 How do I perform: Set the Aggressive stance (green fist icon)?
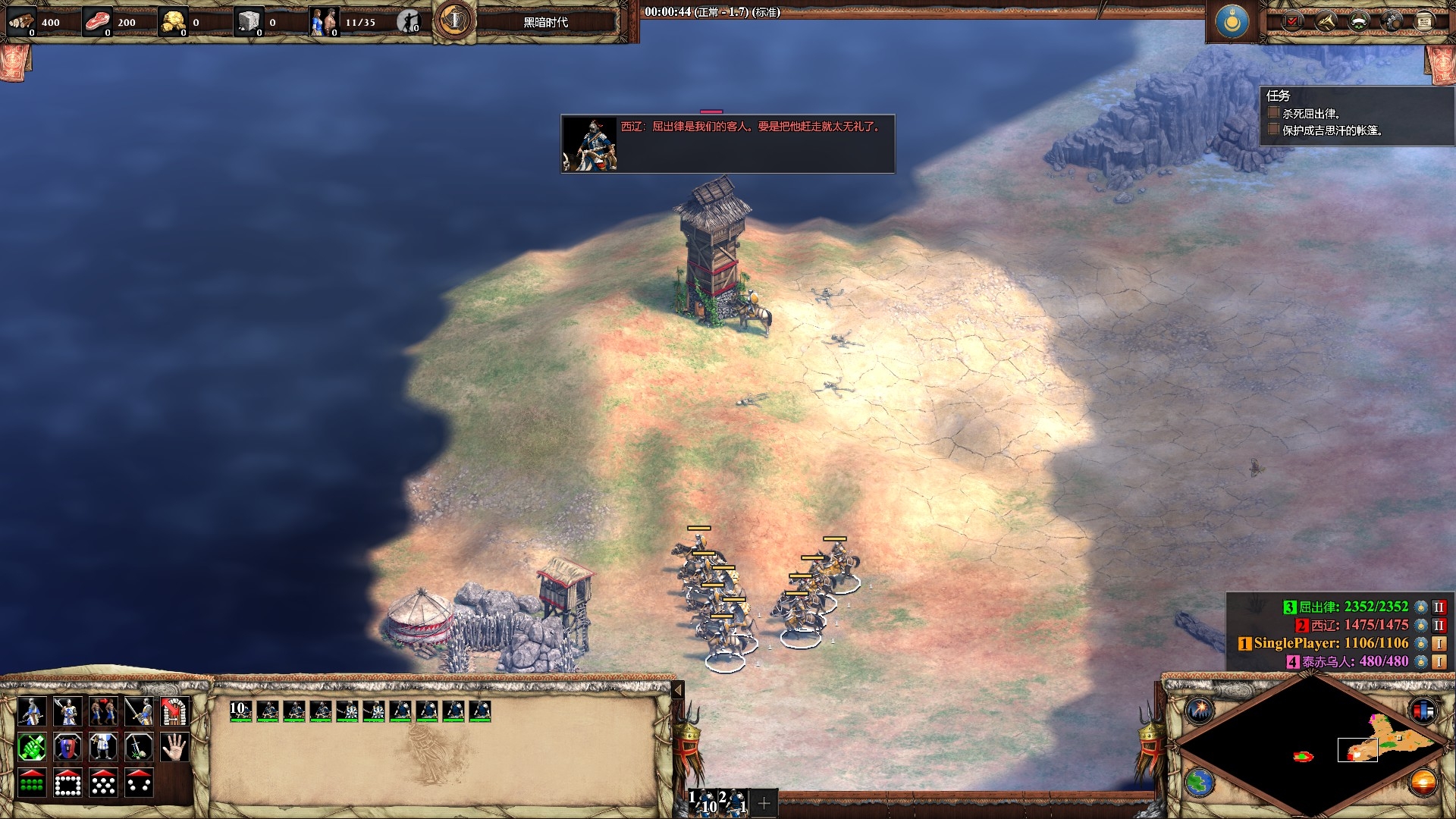tap(31, 748)
